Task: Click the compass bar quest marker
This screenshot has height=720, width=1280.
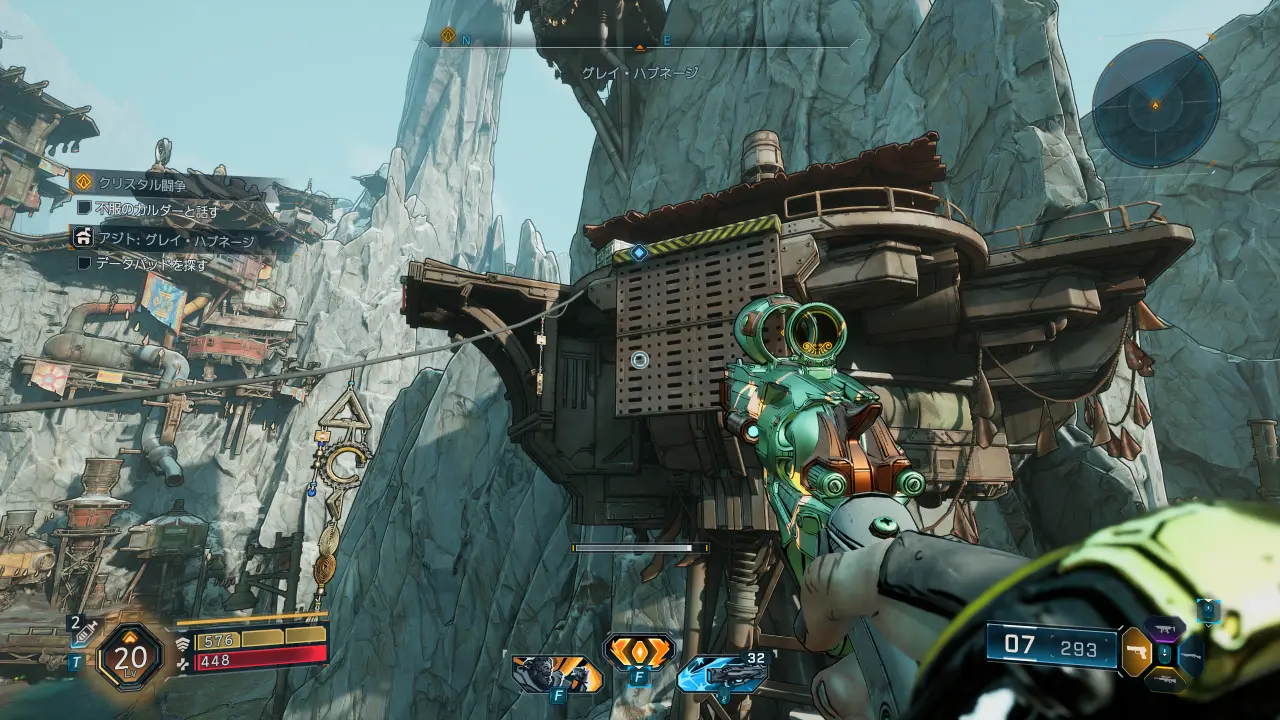Action: [x=448, y=37]
